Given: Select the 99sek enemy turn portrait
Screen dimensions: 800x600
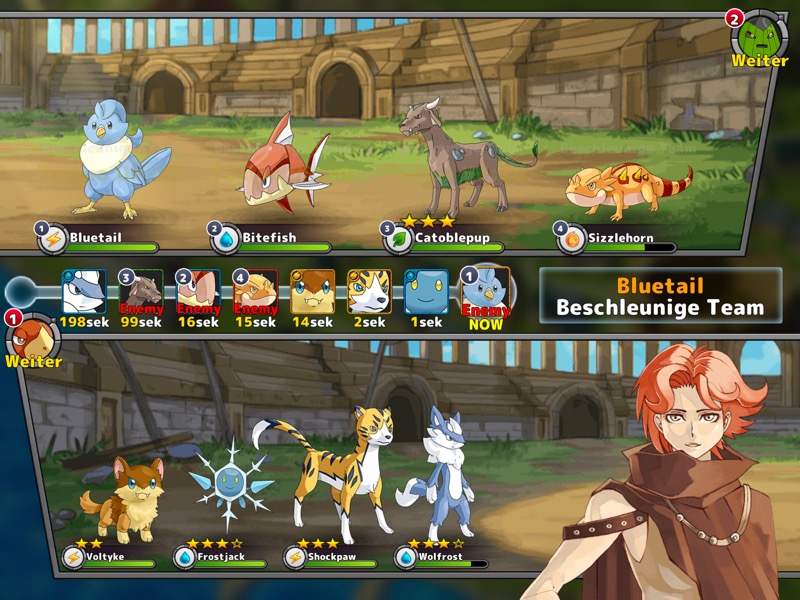Looking at the screenshot, I should tap(141, 293).
